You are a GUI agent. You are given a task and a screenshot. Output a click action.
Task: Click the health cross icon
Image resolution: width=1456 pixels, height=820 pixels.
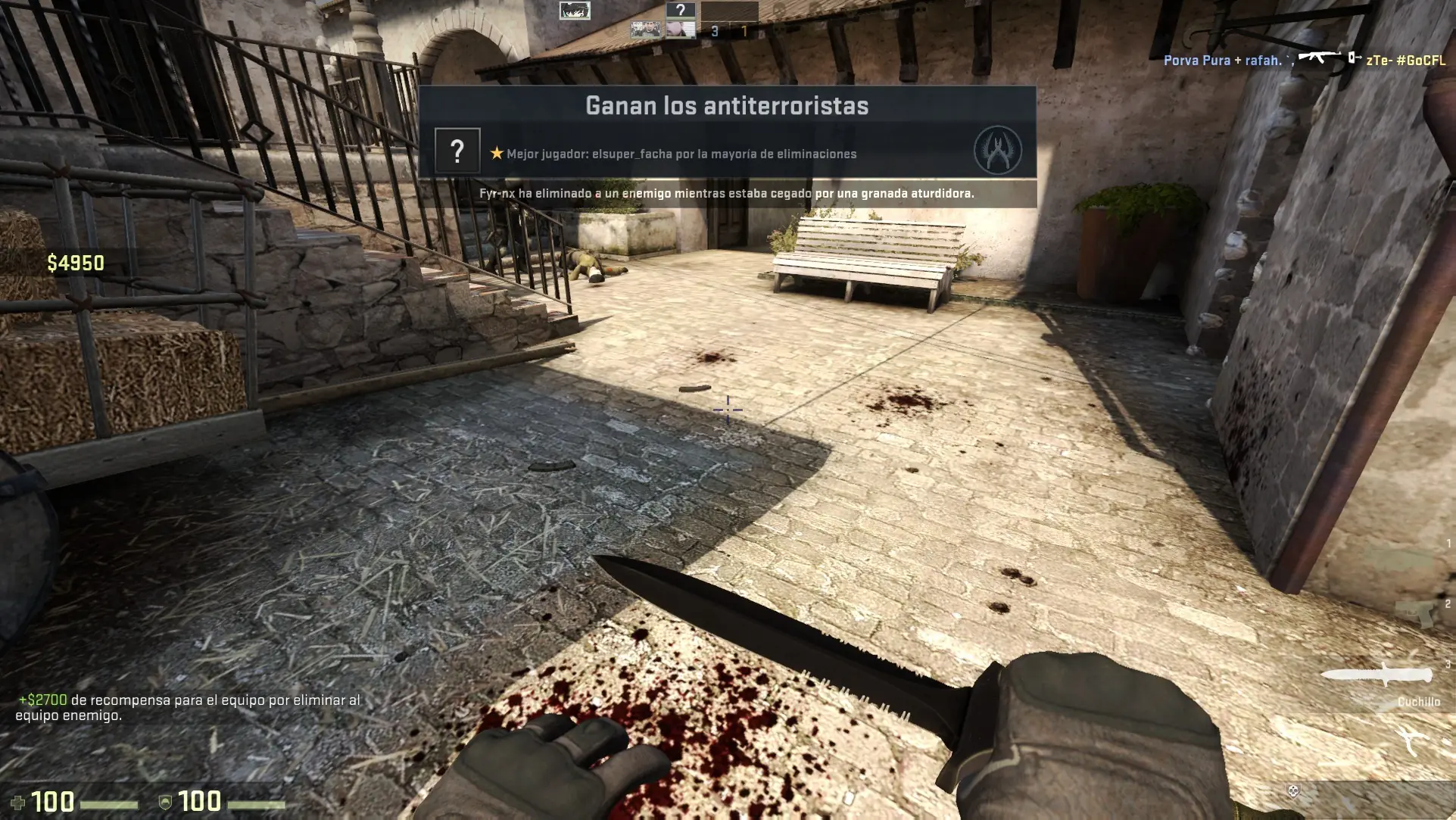pos(17,801)
